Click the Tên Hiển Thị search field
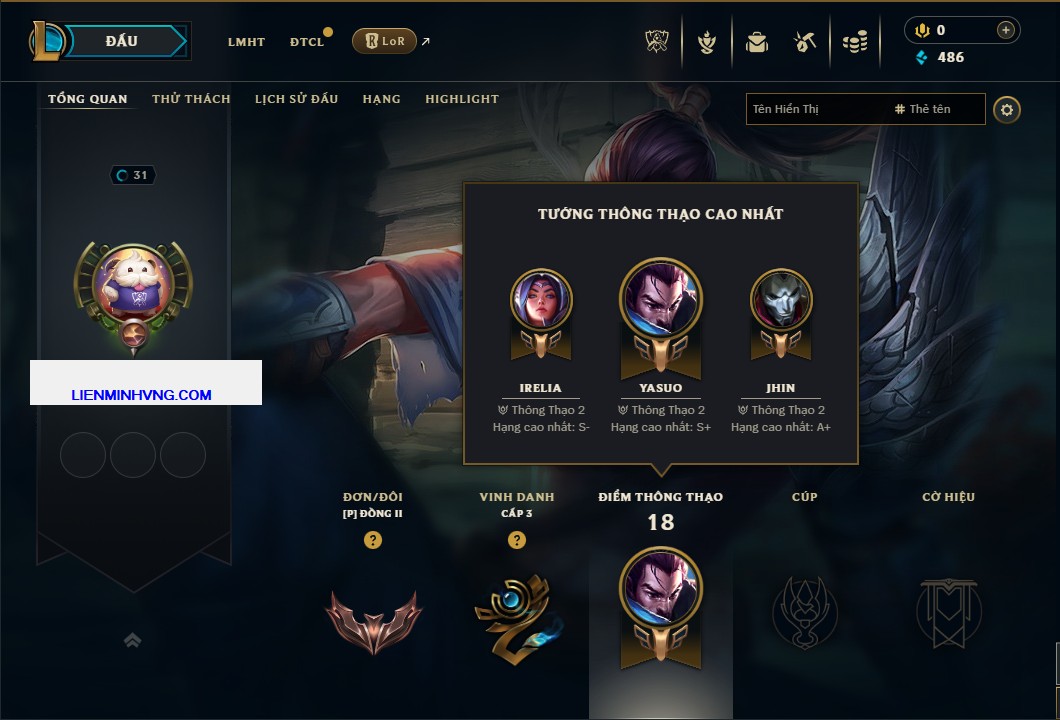This screenshot has height=720, width=1060. coord(815,109)
